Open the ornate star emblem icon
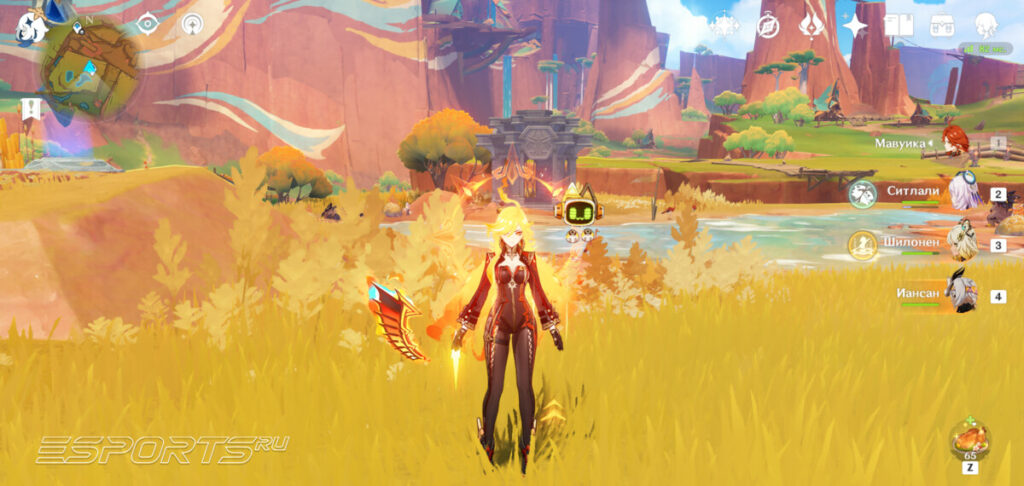 pos(723,26)
